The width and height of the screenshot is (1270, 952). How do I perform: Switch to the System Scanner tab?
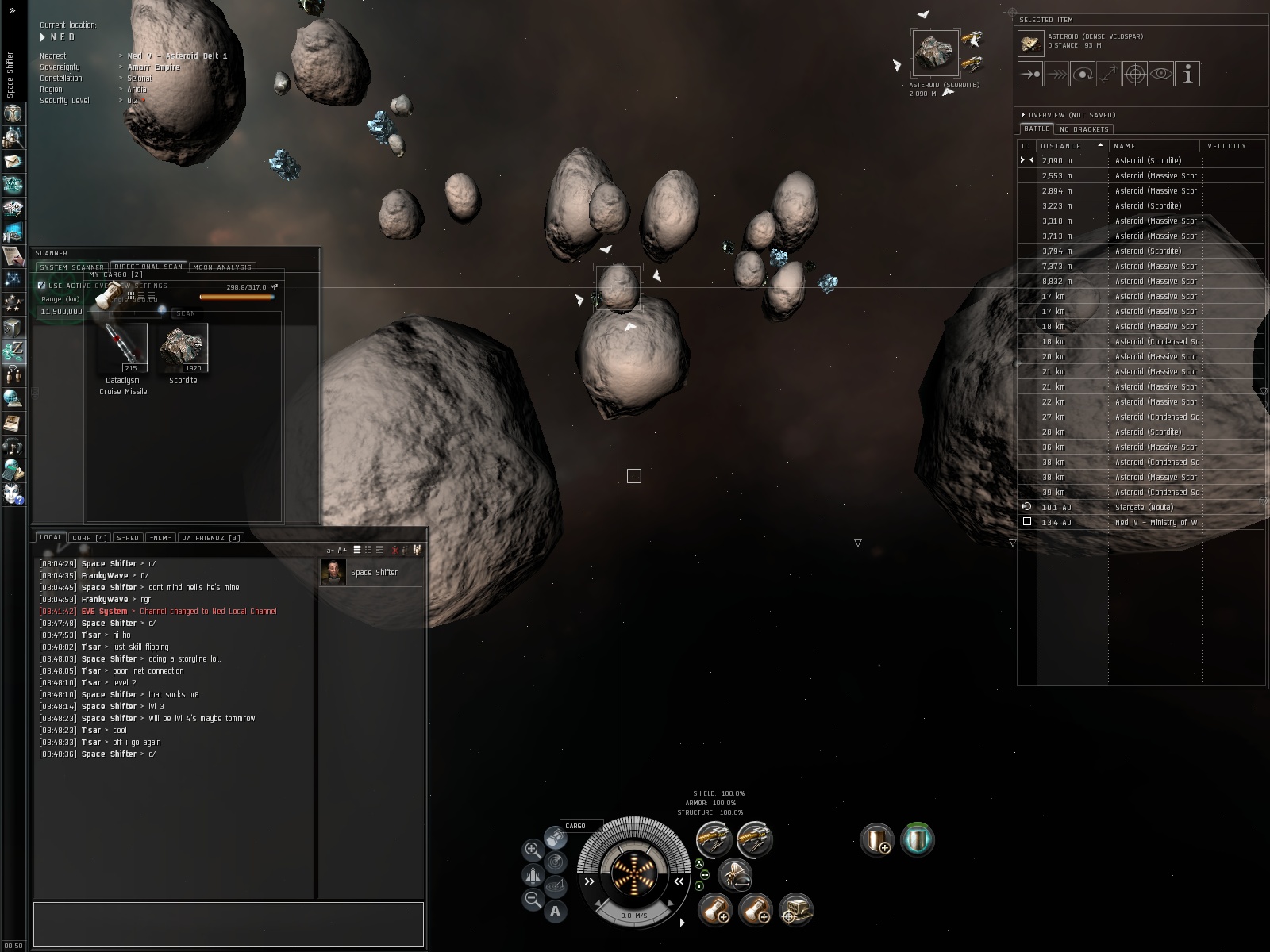(x=71, y=267)
